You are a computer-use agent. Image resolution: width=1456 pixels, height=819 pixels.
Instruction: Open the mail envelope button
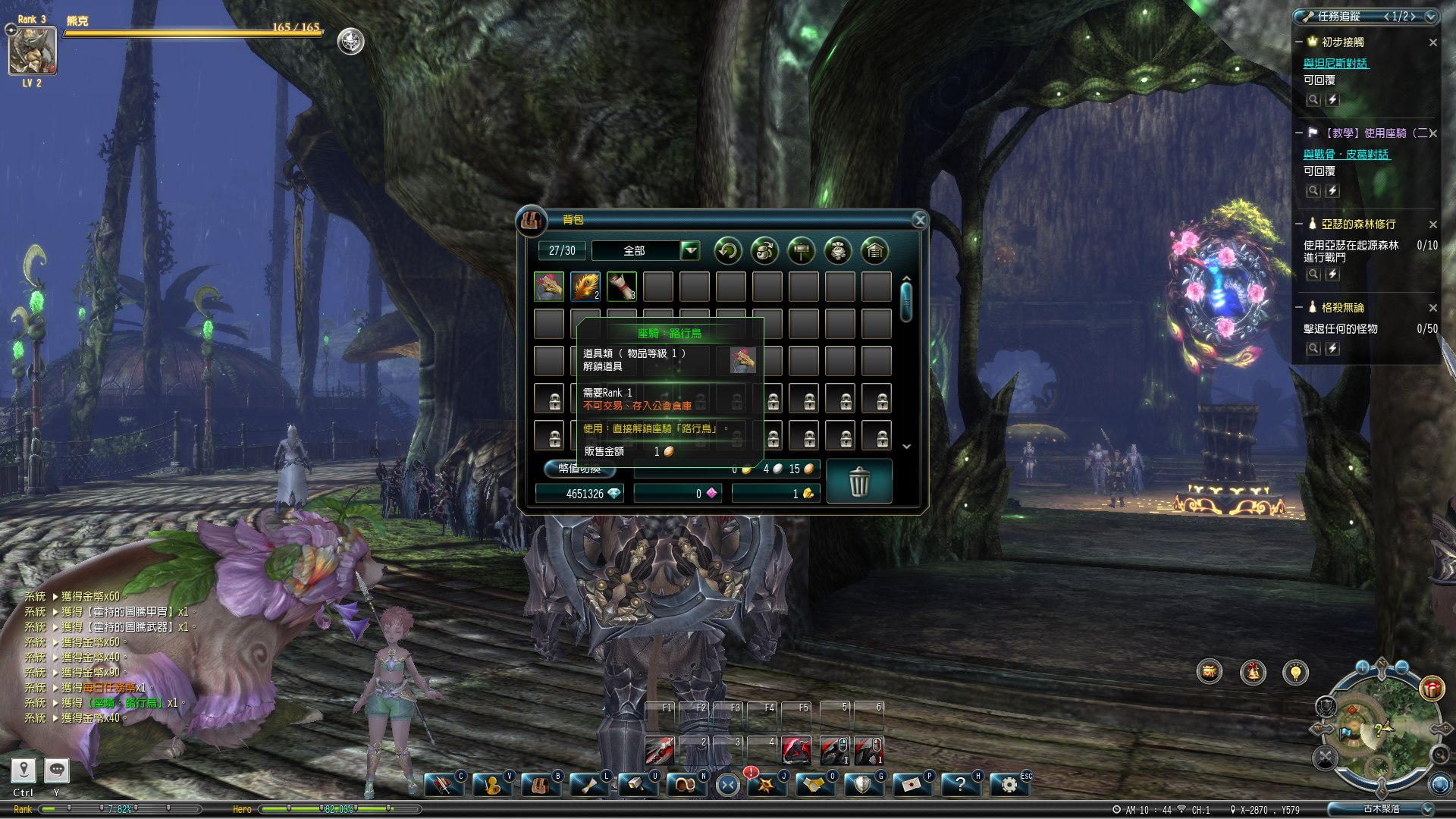point(911,785)
